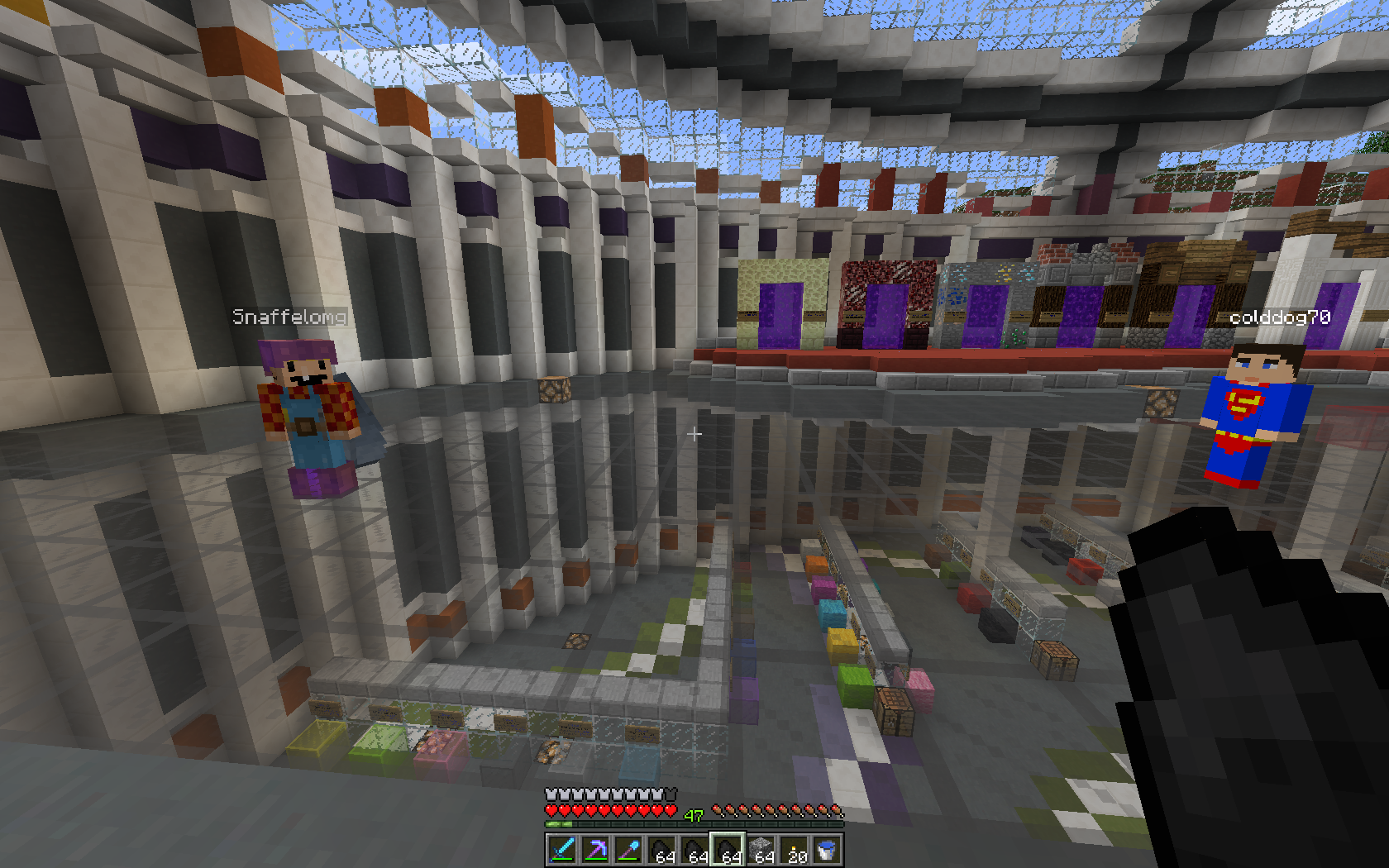
Task: Switch to the gray stone block stack
Action: 761,849
